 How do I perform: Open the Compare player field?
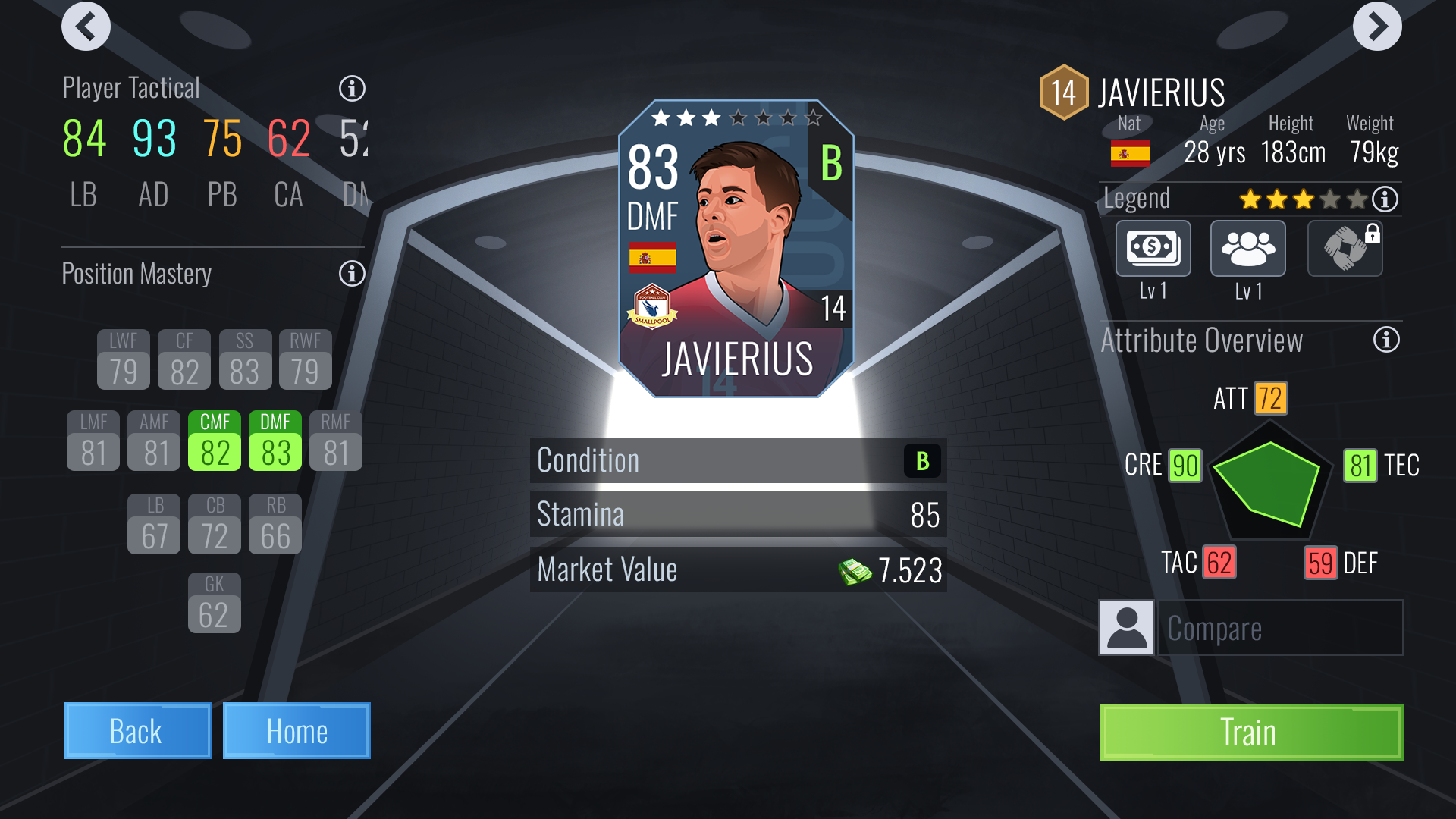pos(1280,628)
